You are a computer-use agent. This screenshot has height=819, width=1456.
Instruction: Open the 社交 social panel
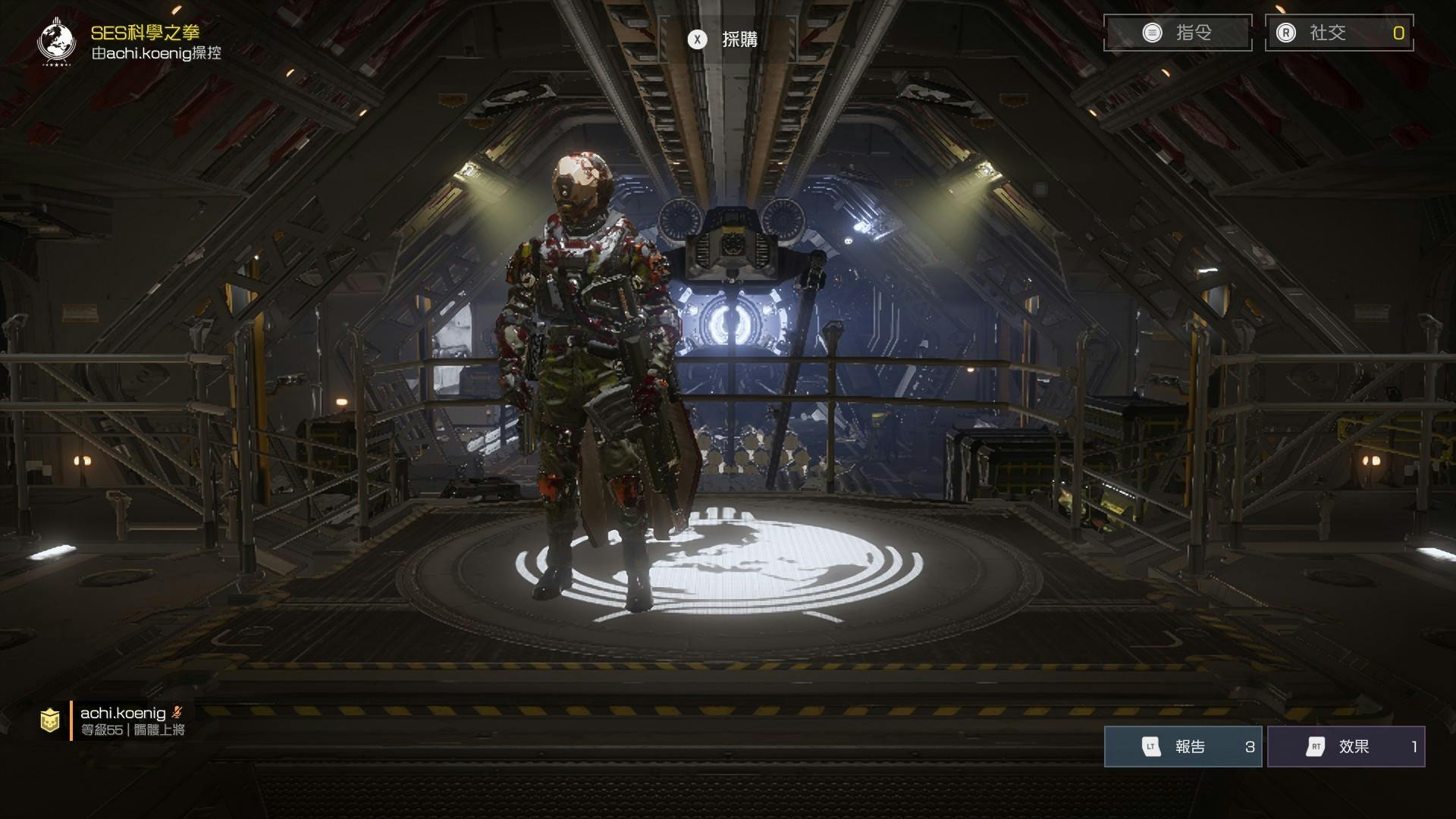[x=1338, y=33]
